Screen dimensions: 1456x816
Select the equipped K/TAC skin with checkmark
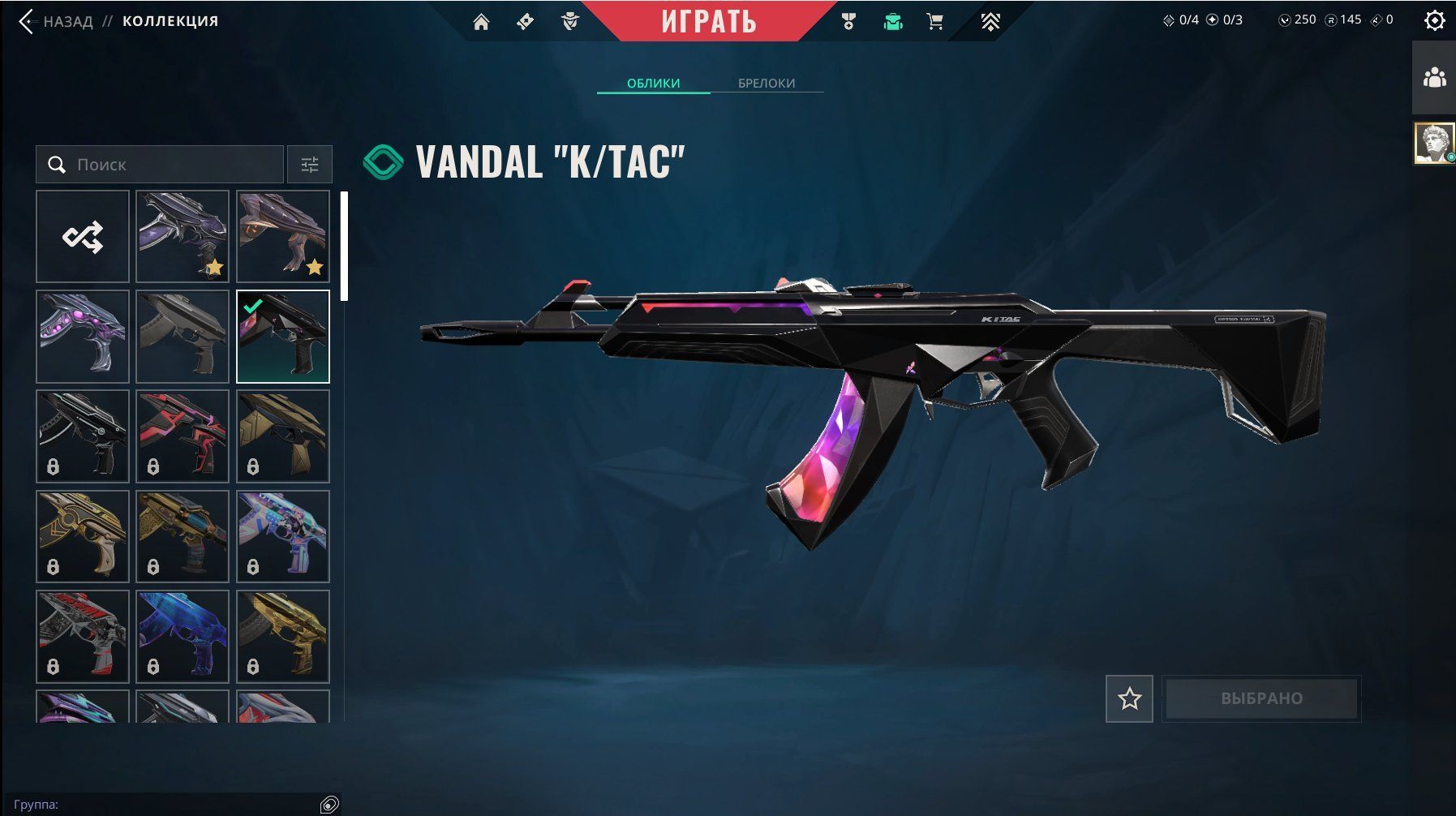[283, 337]
